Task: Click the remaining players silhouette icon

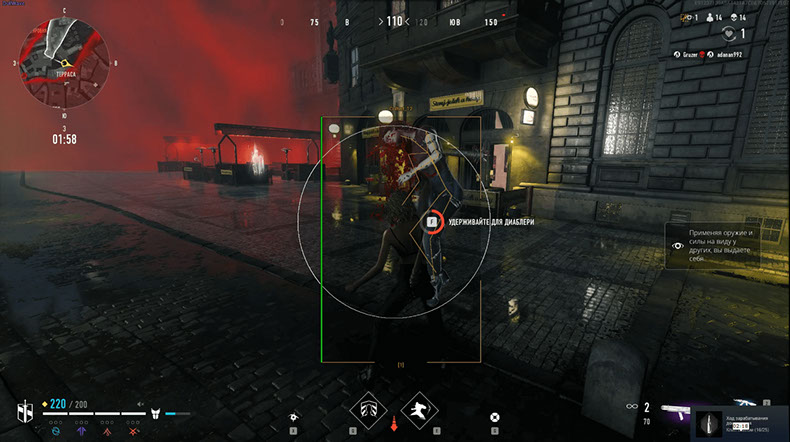Action: (710, 17)
